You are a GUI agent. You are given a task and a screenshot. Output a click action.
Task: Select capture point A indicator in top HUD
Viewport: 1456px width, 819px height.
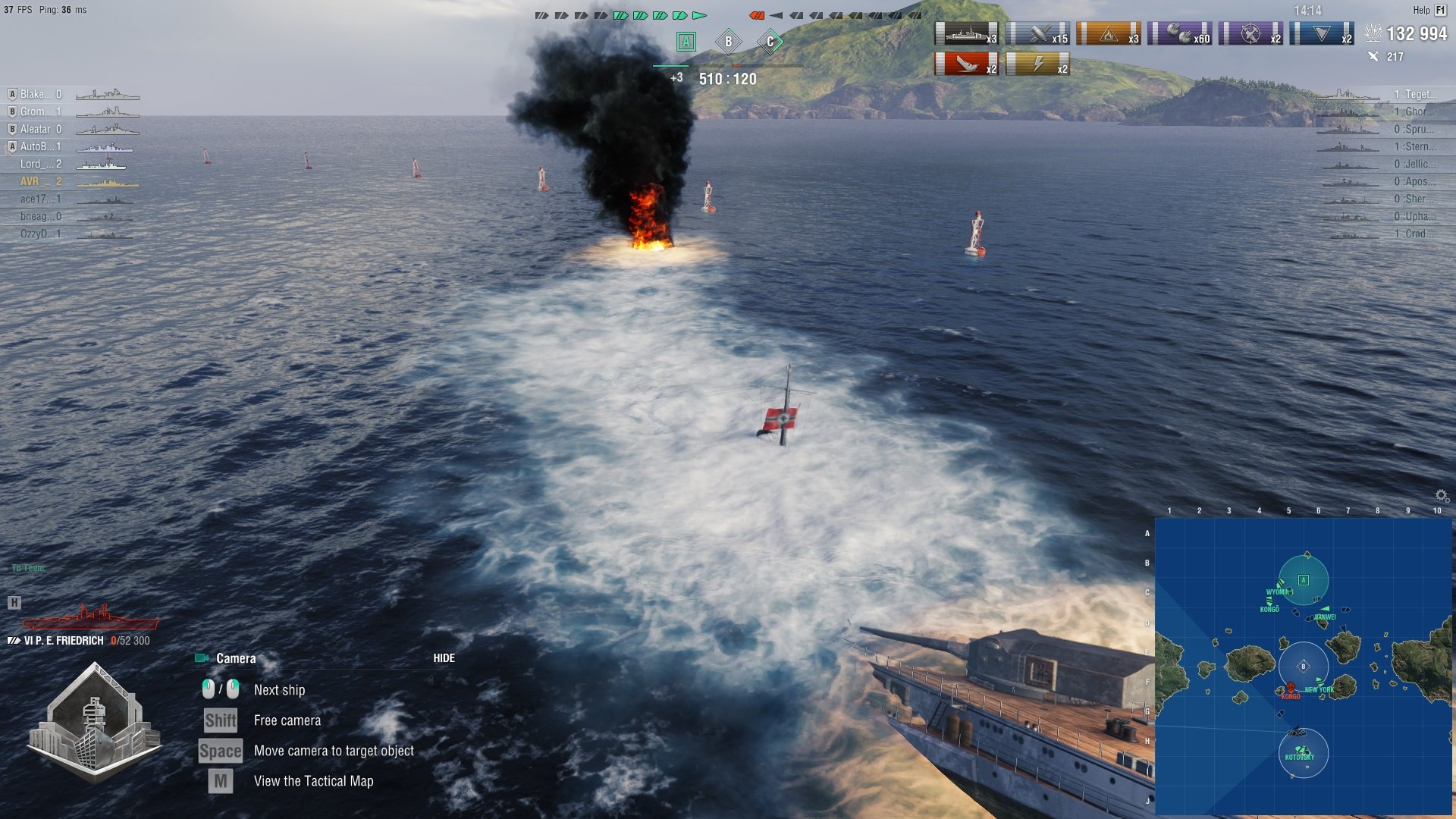pos(686,42)
